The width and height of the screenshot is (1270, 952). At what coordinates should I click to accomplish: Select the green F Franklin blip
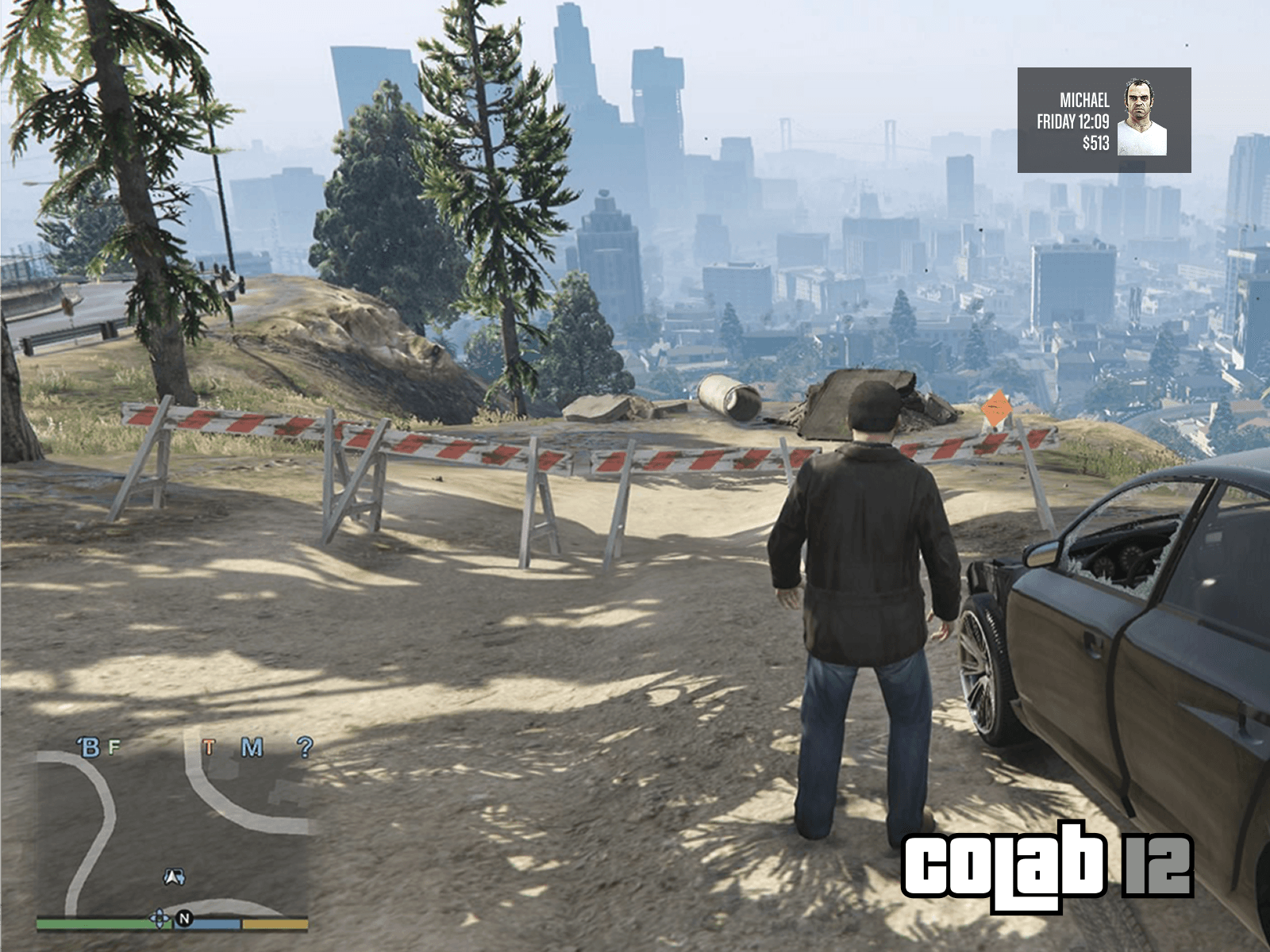(114, 747)
